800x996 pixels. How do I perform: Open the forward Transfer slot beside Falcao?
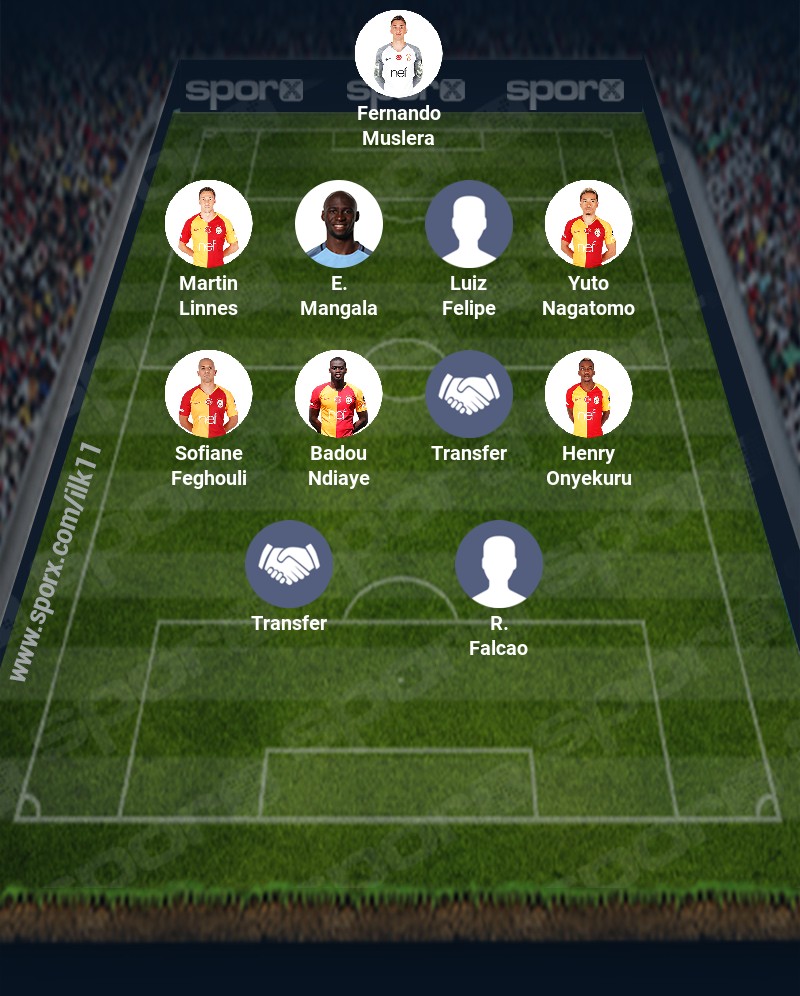pos(289,564)
